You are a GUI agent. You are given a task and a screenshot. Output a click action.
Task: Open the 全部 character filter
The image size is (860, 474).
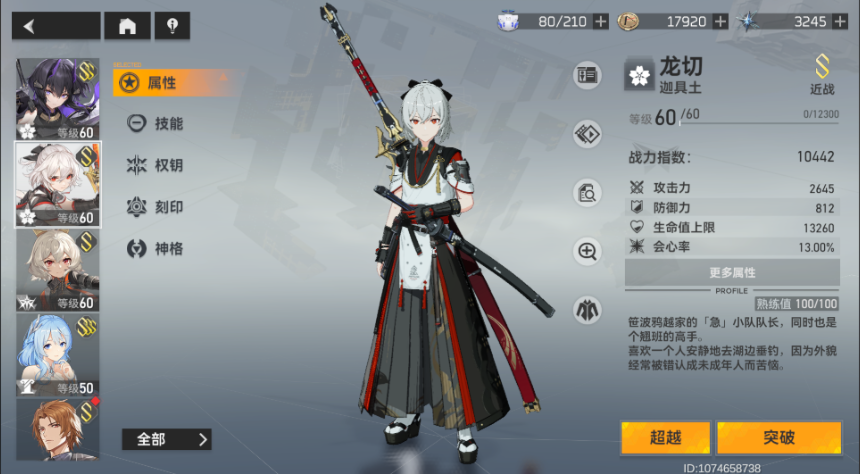coord(166,439)
